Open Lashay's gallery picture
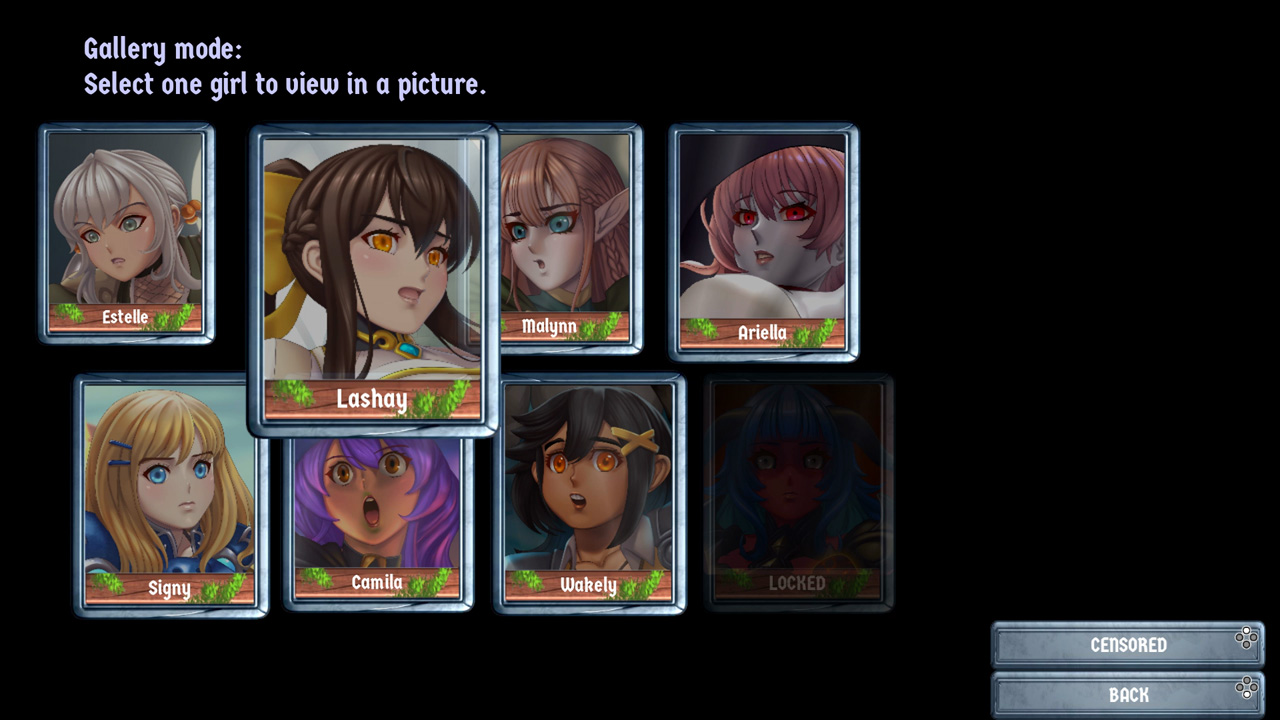Image resolution: width=1280 pixels, height=720 pixels. point(374,270)
